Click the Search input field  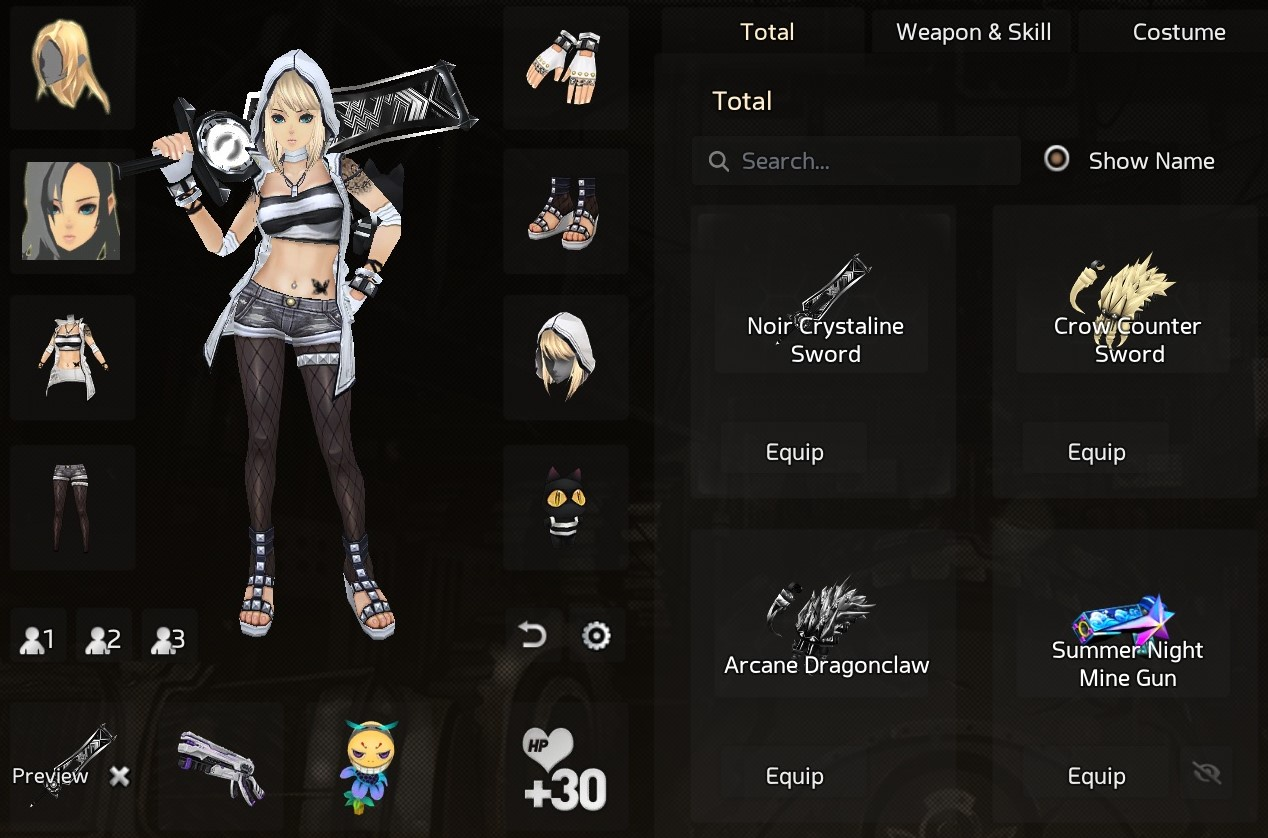(860, 161)
